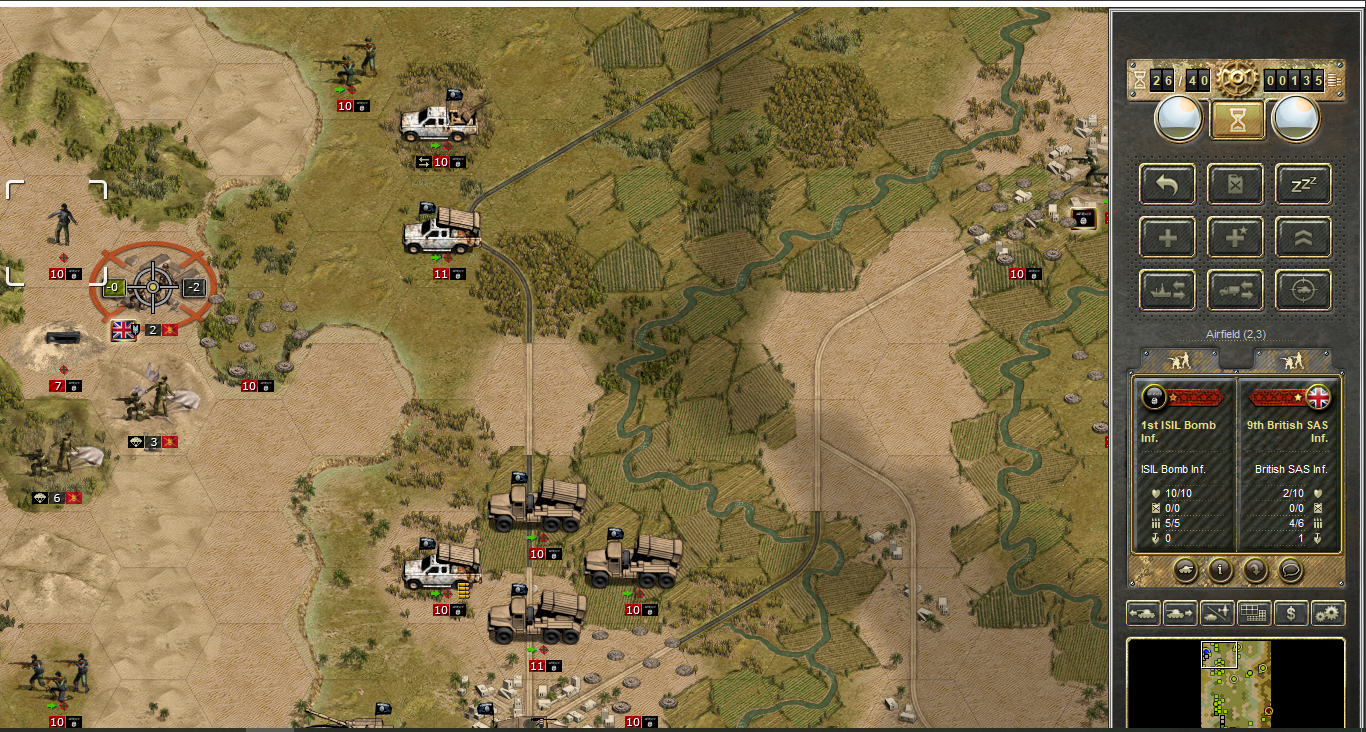Click the fuel canister supply button

click(1236, 184)
